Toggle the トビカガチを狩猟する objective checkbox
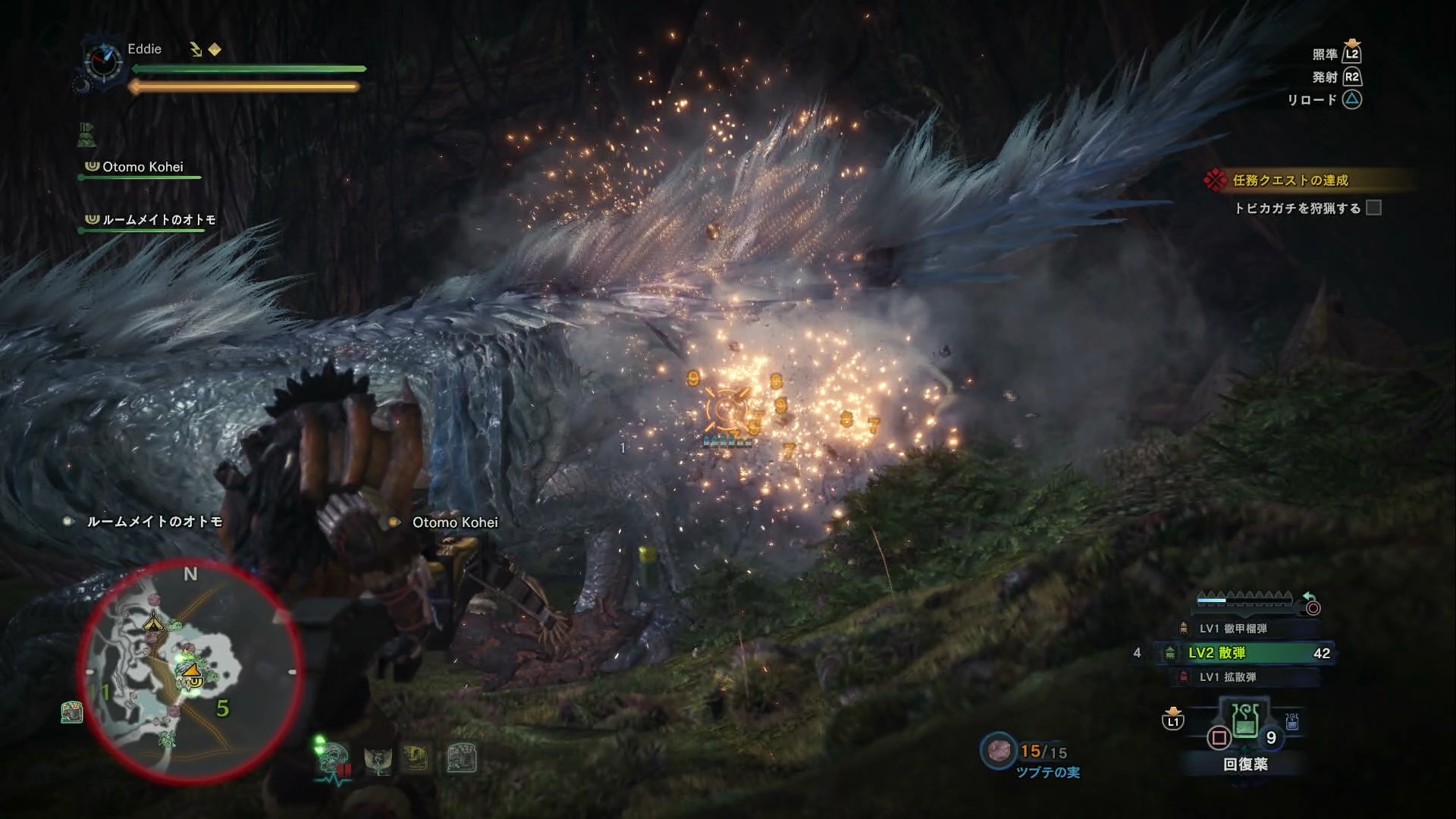 1373,208
